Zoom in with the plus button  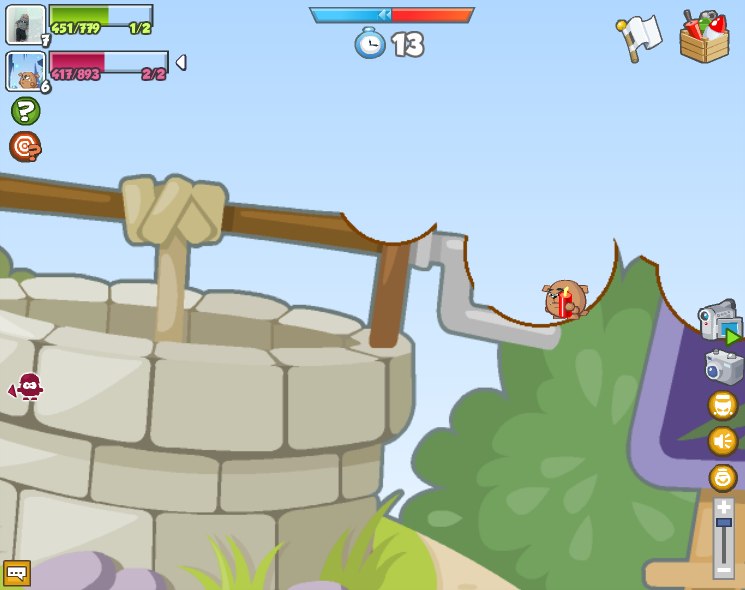coord(723,507)
